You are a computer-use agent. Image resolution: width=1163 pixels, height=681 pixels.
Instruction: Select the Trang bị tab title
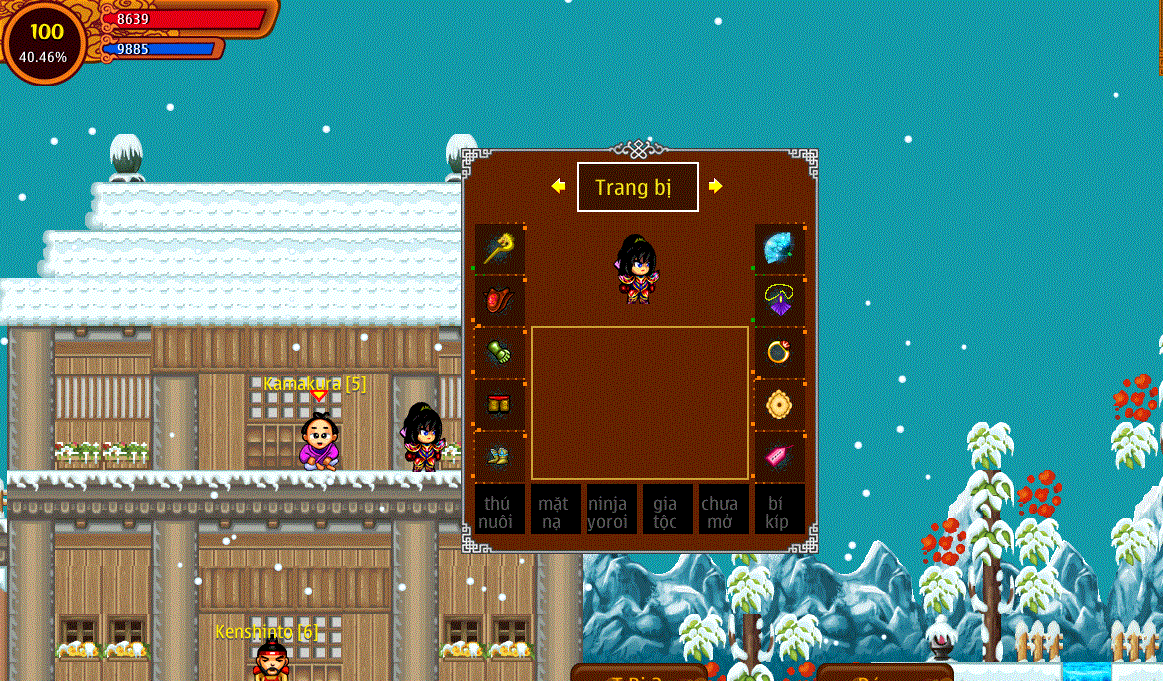637,187
